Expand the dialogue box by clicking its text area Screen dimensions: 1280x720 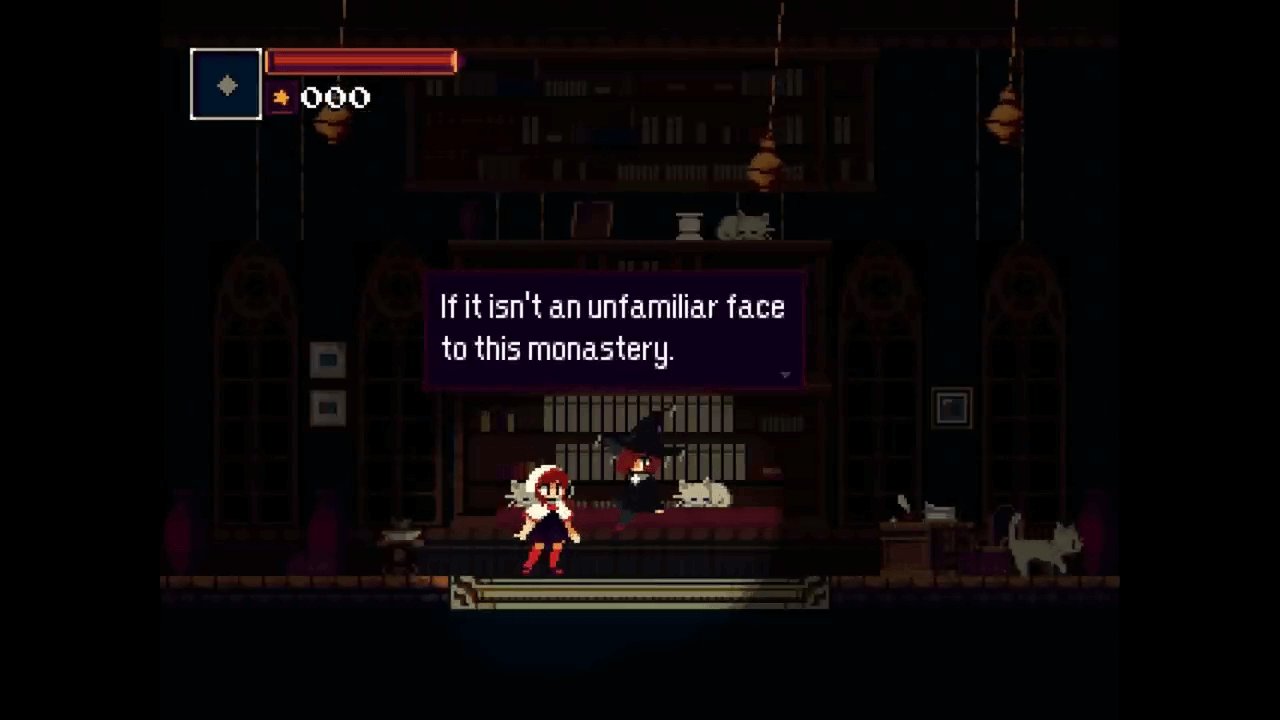[x=612, y=328]
